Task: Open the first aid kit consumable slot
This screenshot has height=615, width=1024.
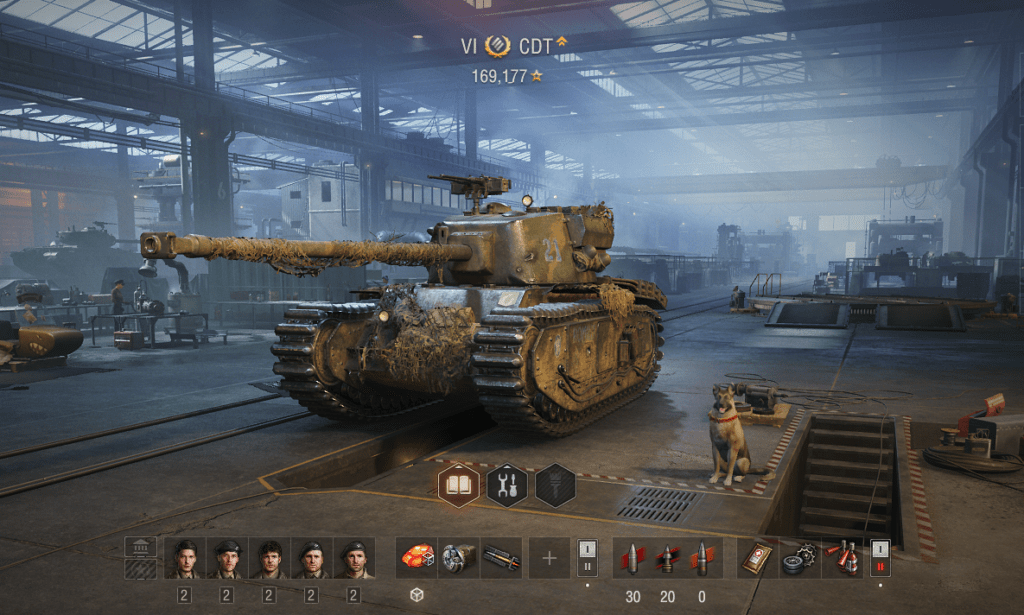Action: [758, 557]
